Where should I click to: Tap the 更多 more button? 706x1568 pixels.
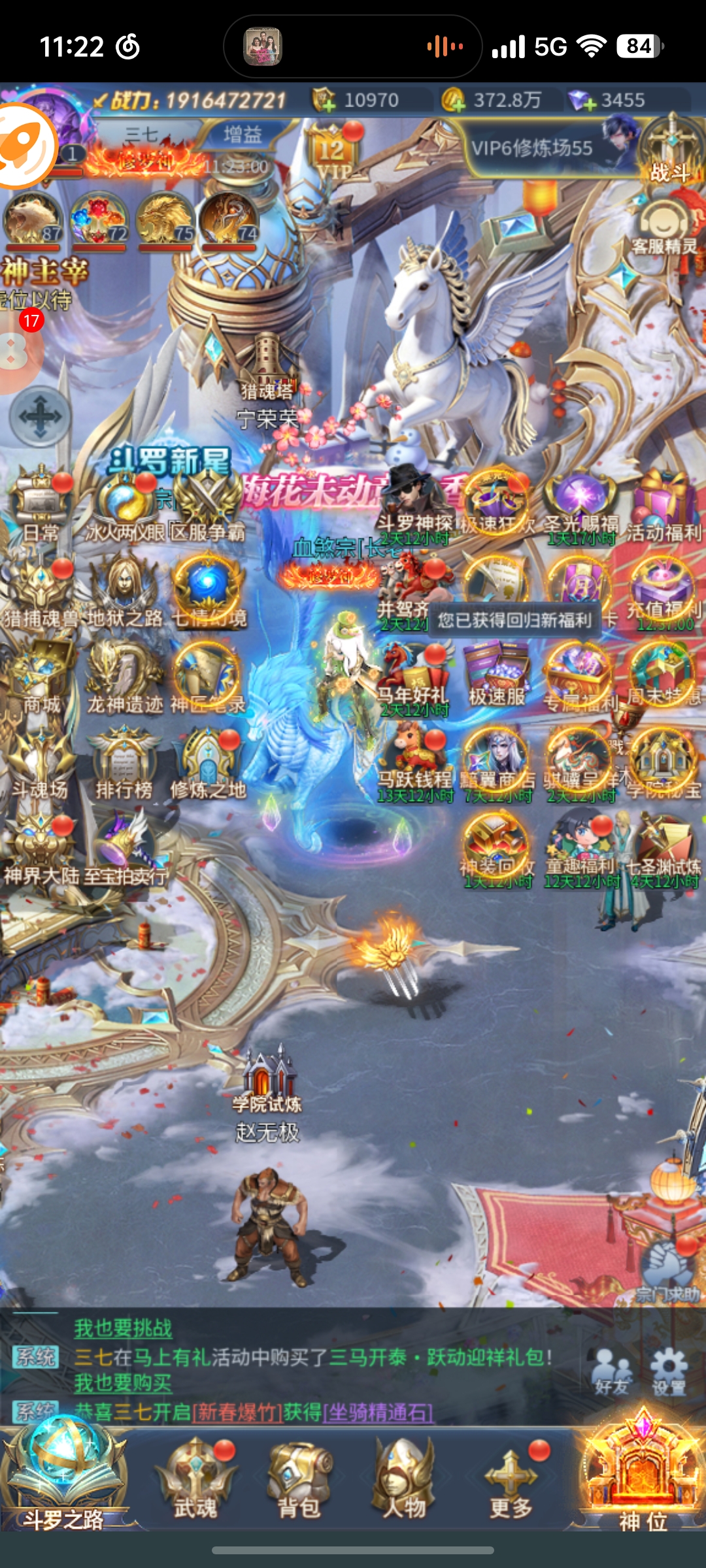point(511,1478)
